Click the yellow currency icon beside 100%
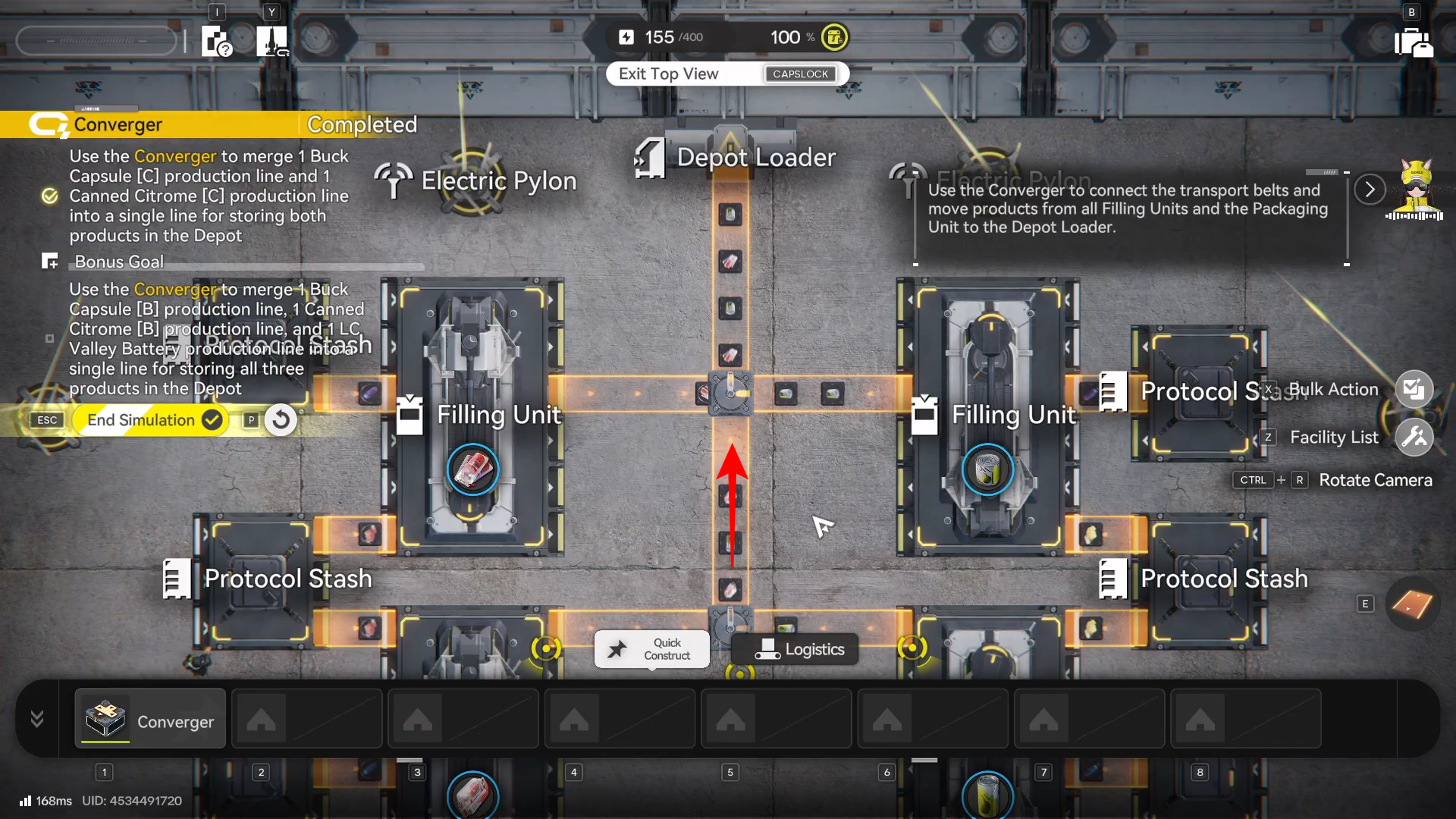 (834, 37)
